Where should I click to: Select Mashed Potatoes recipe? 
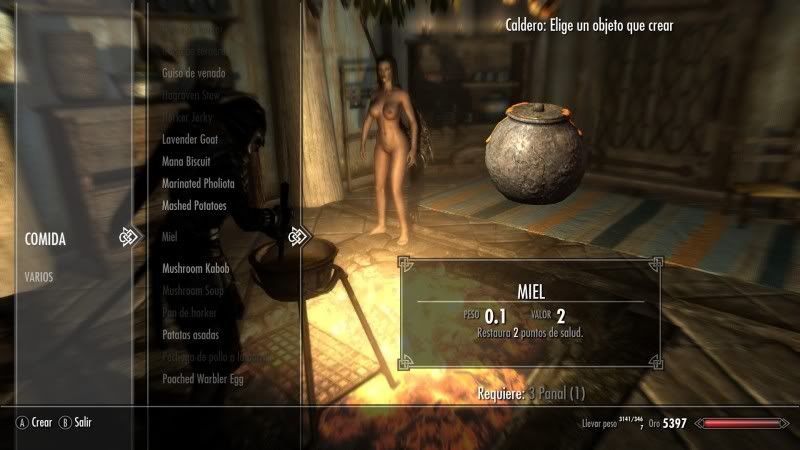(194, 205)
